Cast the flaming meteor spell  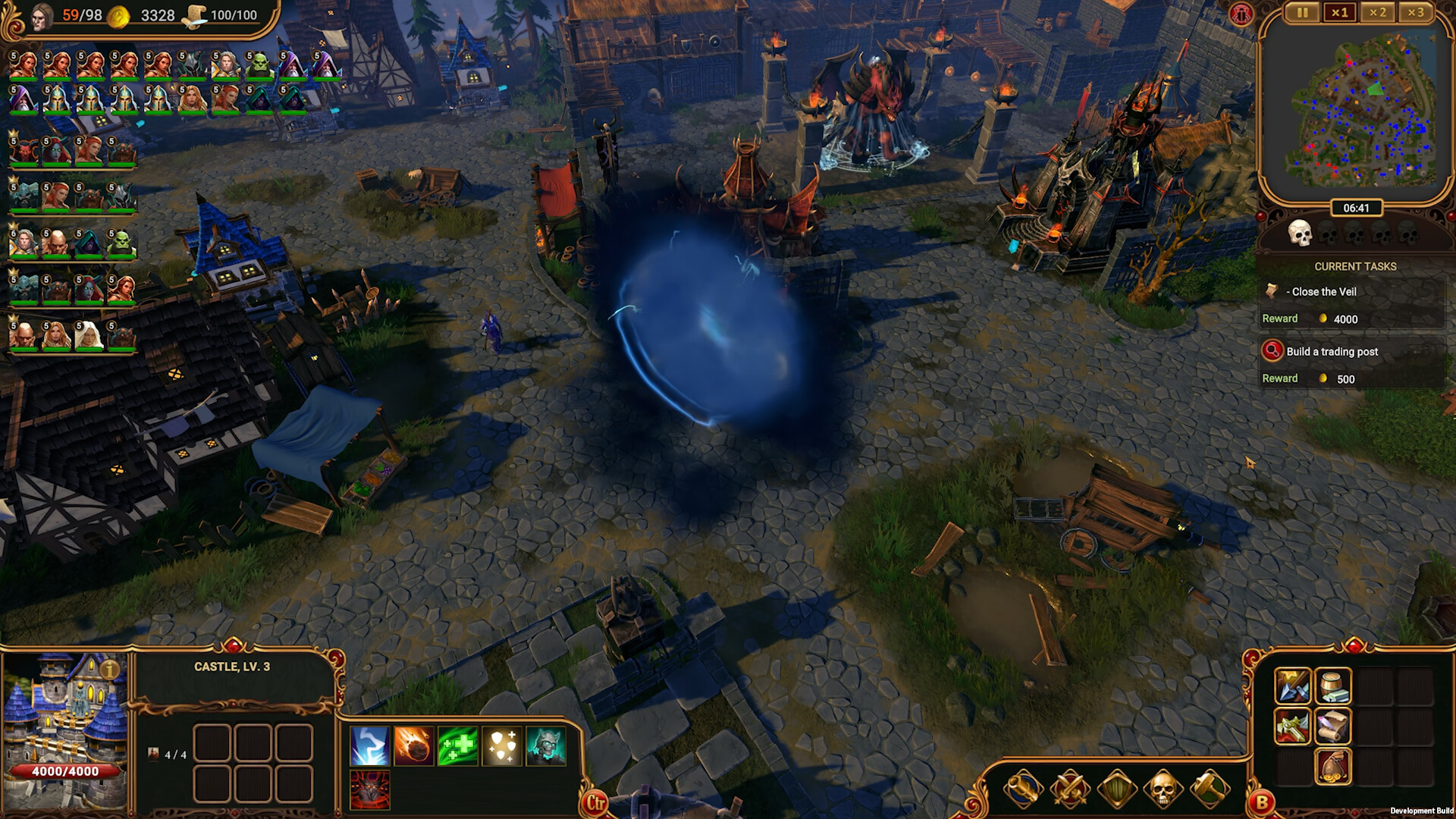coord(413,746)
